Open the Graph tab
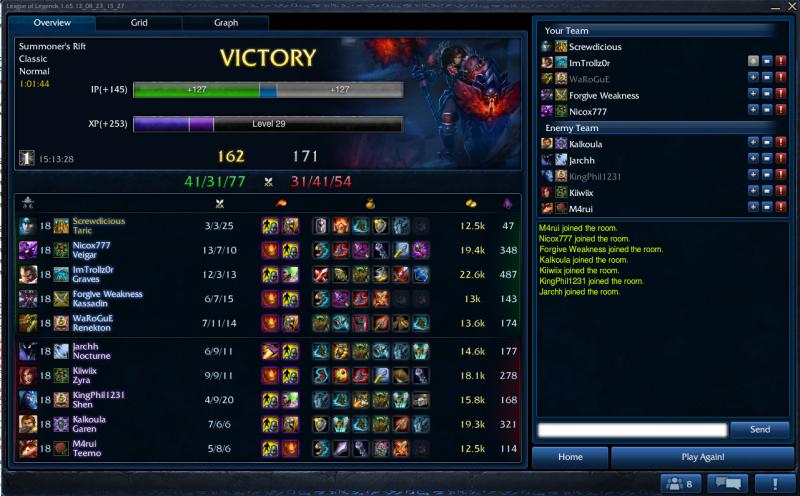 pos(225,22)
